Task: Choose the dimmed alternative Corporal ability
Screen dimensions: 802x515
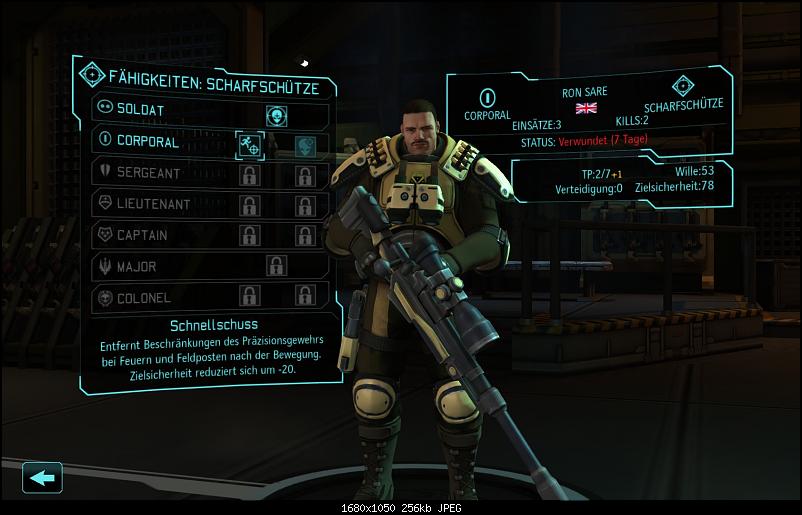Action: [x=305, y=145]
